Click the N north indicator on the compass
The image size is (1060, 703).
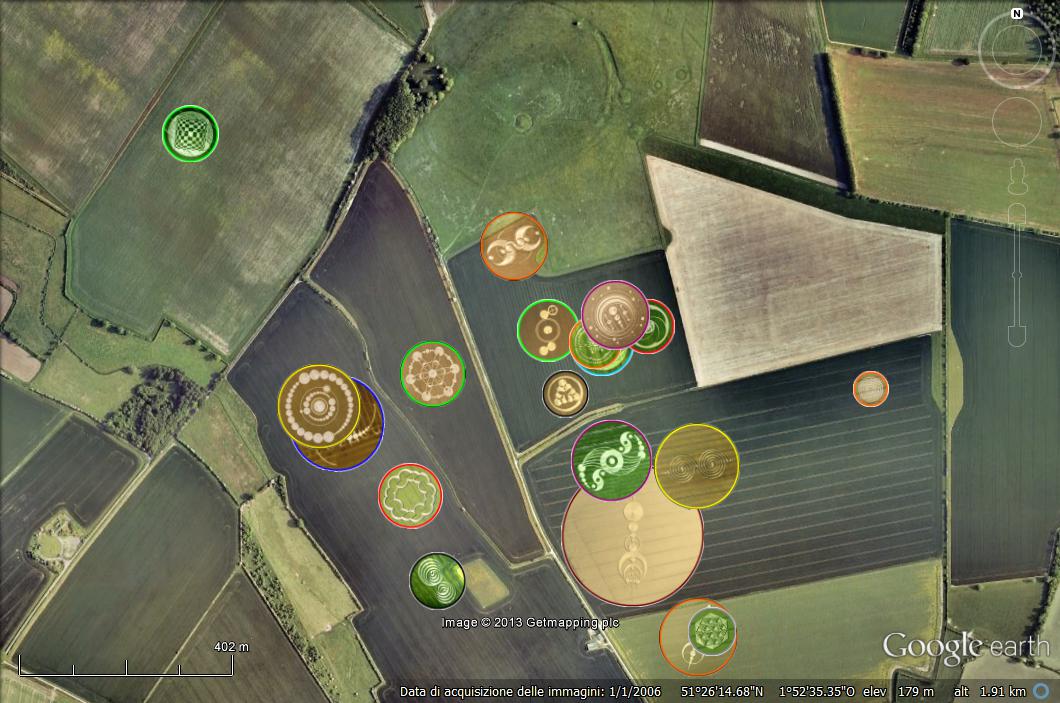click(x=1016, y=14)
